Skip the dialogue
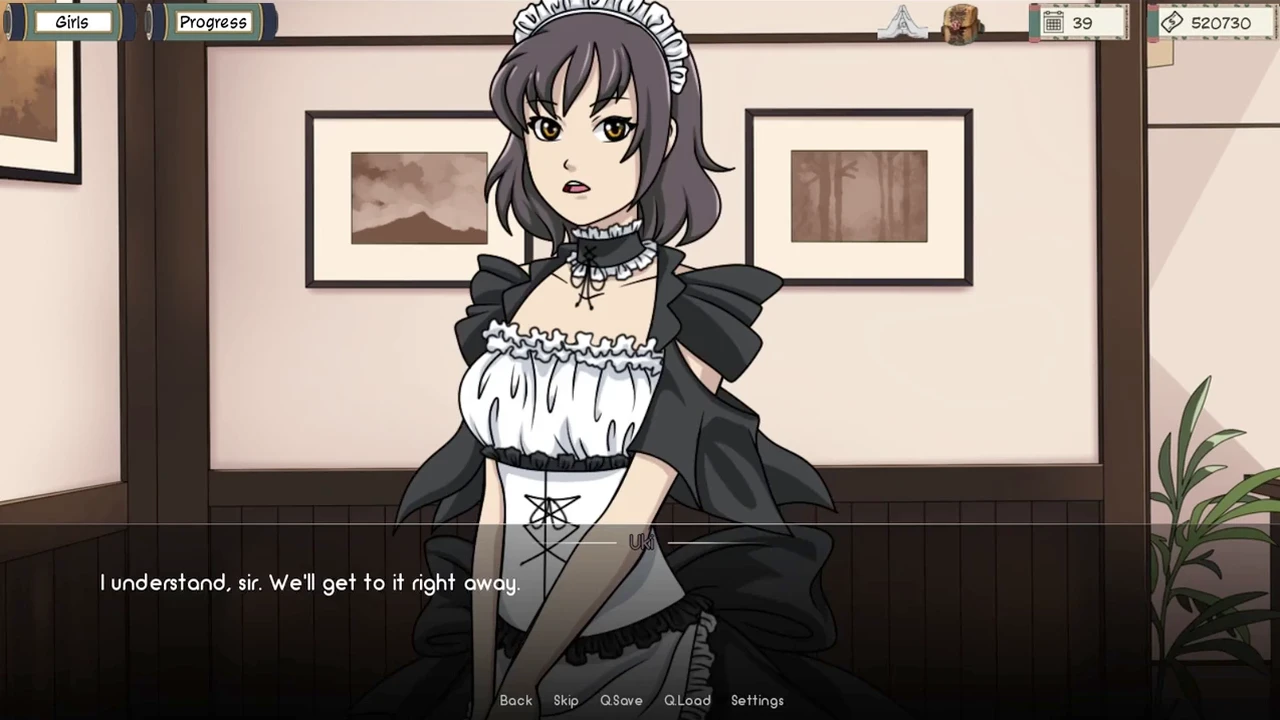The image size is (1280, 720). pos(566,700)
